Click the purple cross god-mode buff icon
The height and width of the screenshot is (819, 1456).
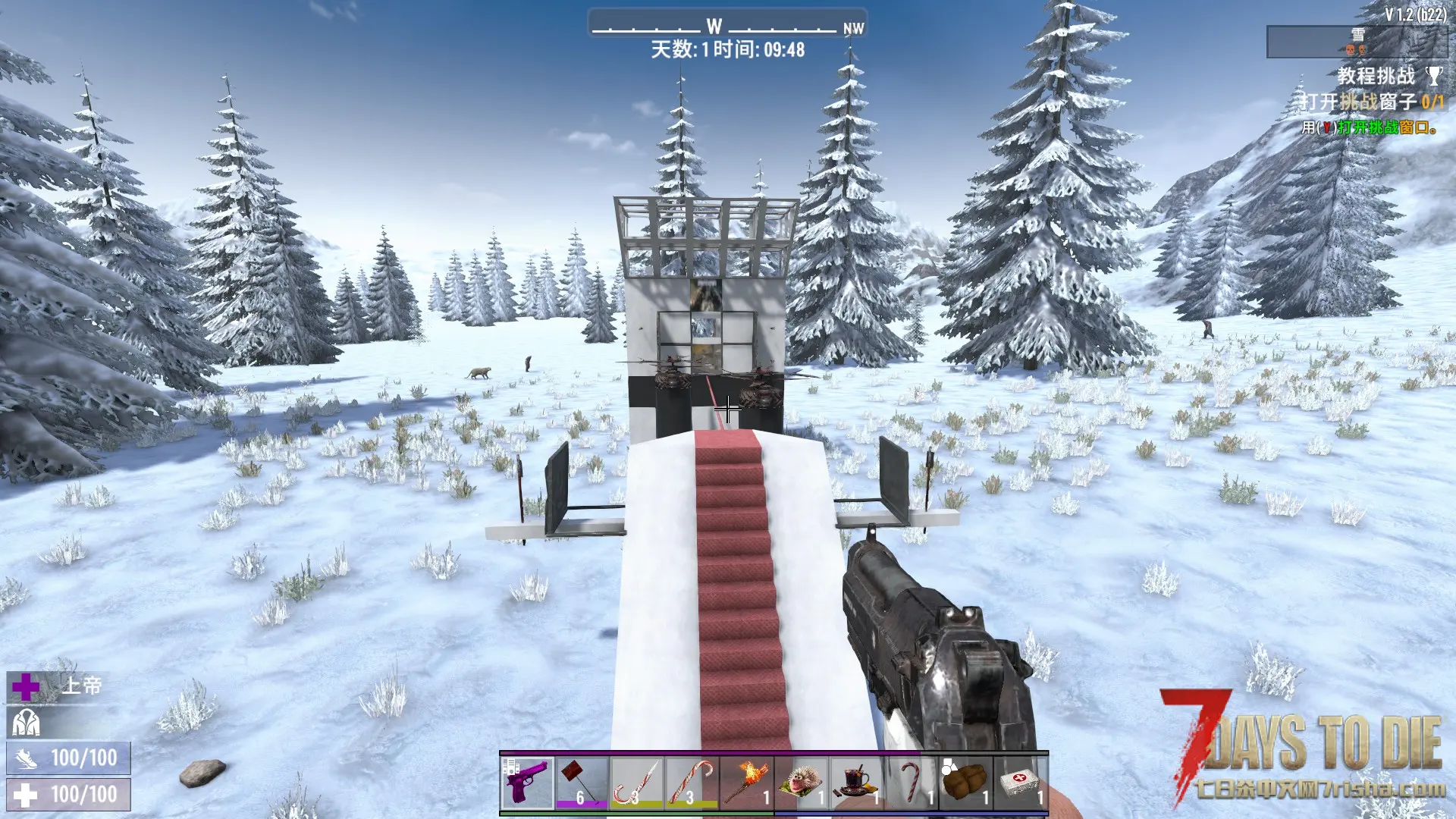pos(26,687)
